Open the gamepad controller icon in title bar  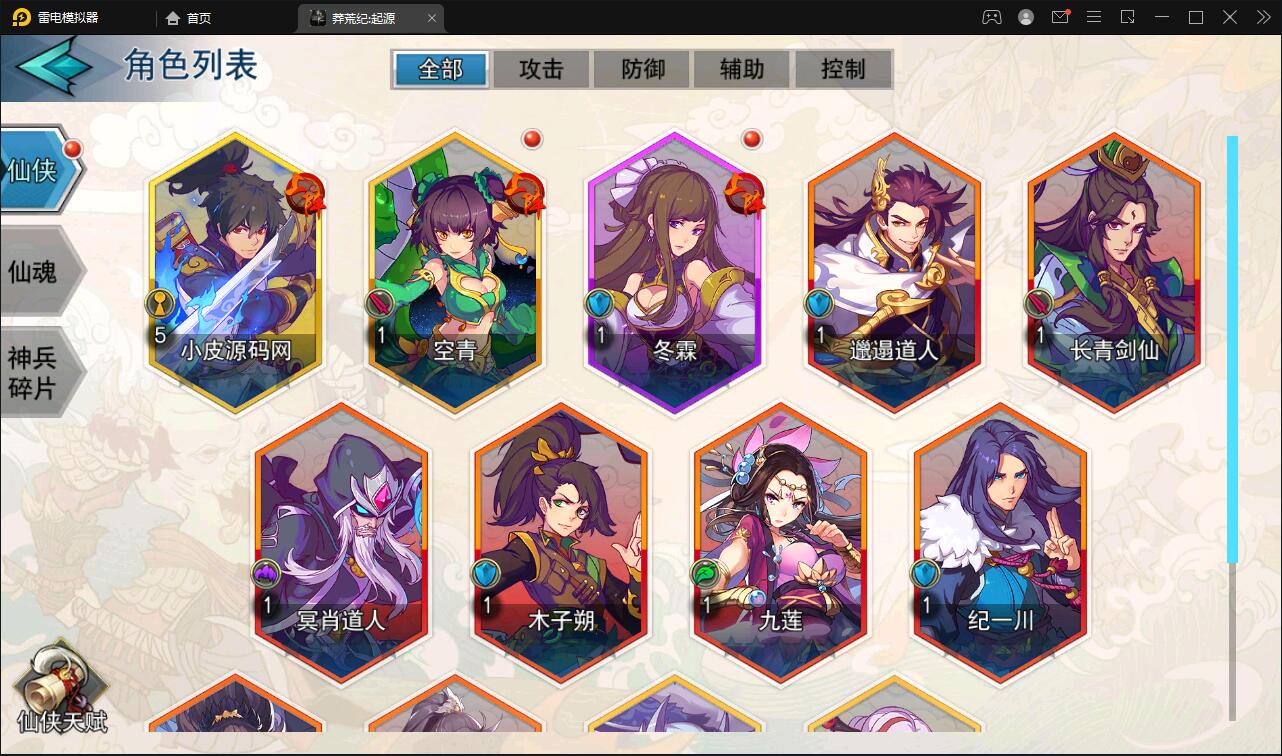pos(991,17)
